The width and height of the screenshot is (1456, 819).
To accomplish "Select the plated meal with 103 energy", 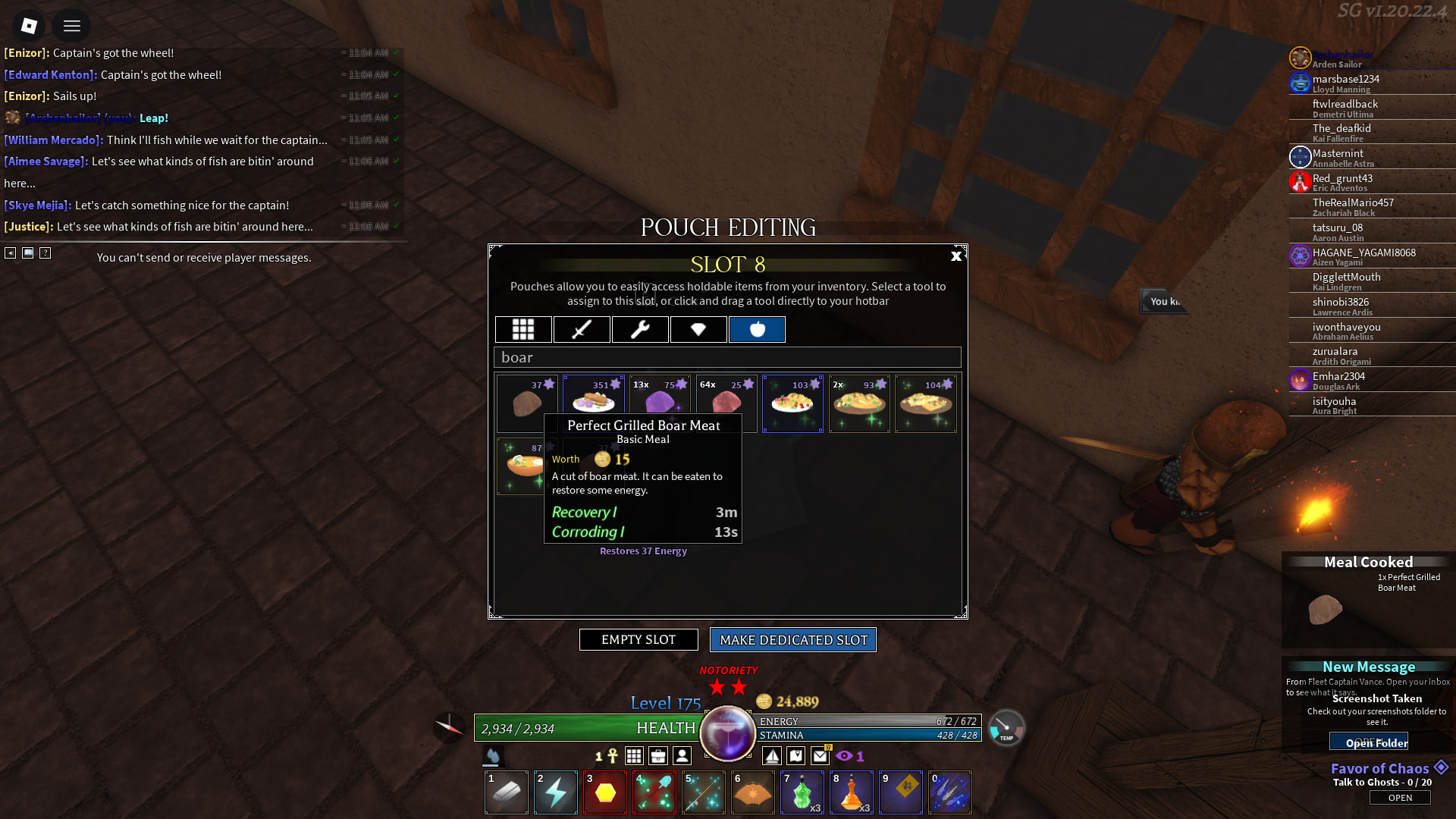I will click(792, 403).
